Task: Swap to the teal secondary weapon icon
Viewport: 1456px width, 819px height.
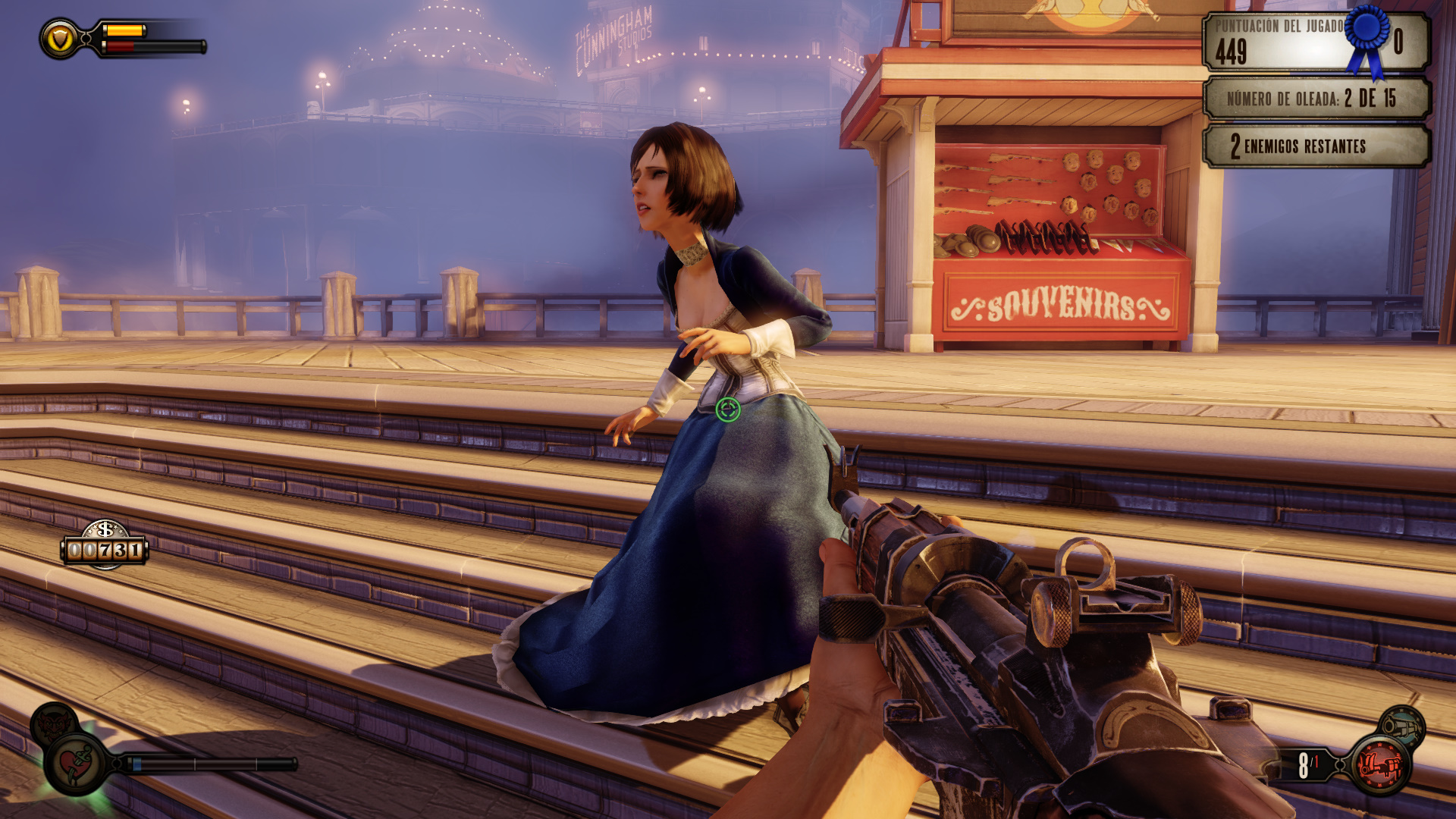Action: pyautogui.click(x=1401, y=726)
